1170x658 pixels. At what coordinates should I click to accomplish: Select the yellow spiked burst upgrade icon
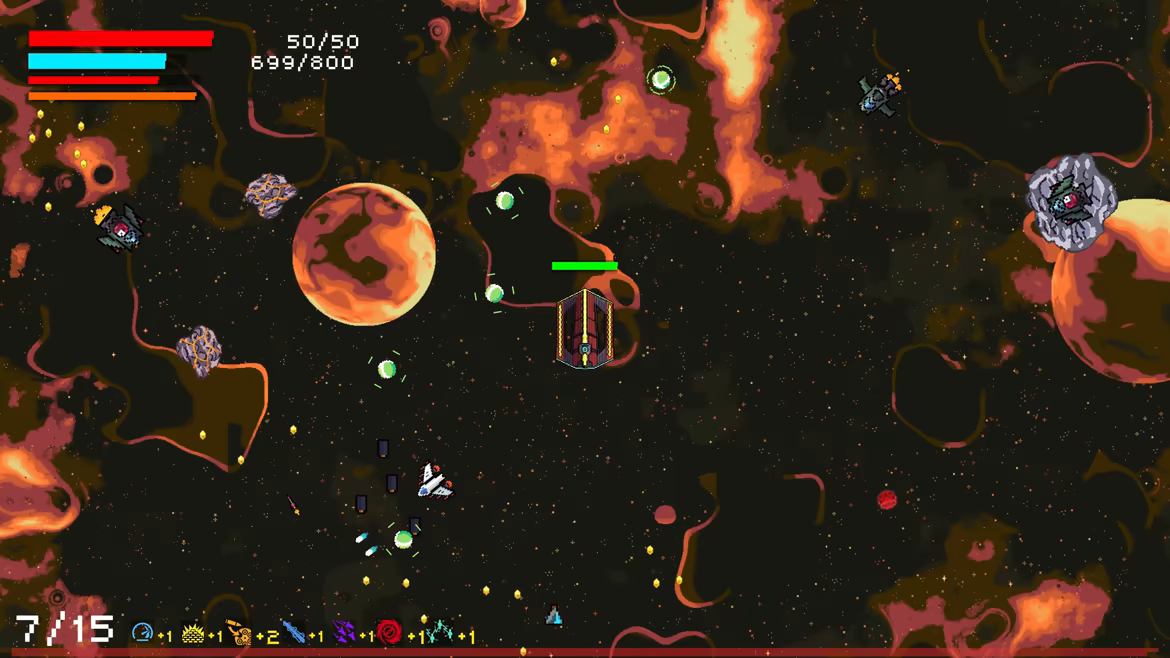pyautogui.click(x=193, y=633)
